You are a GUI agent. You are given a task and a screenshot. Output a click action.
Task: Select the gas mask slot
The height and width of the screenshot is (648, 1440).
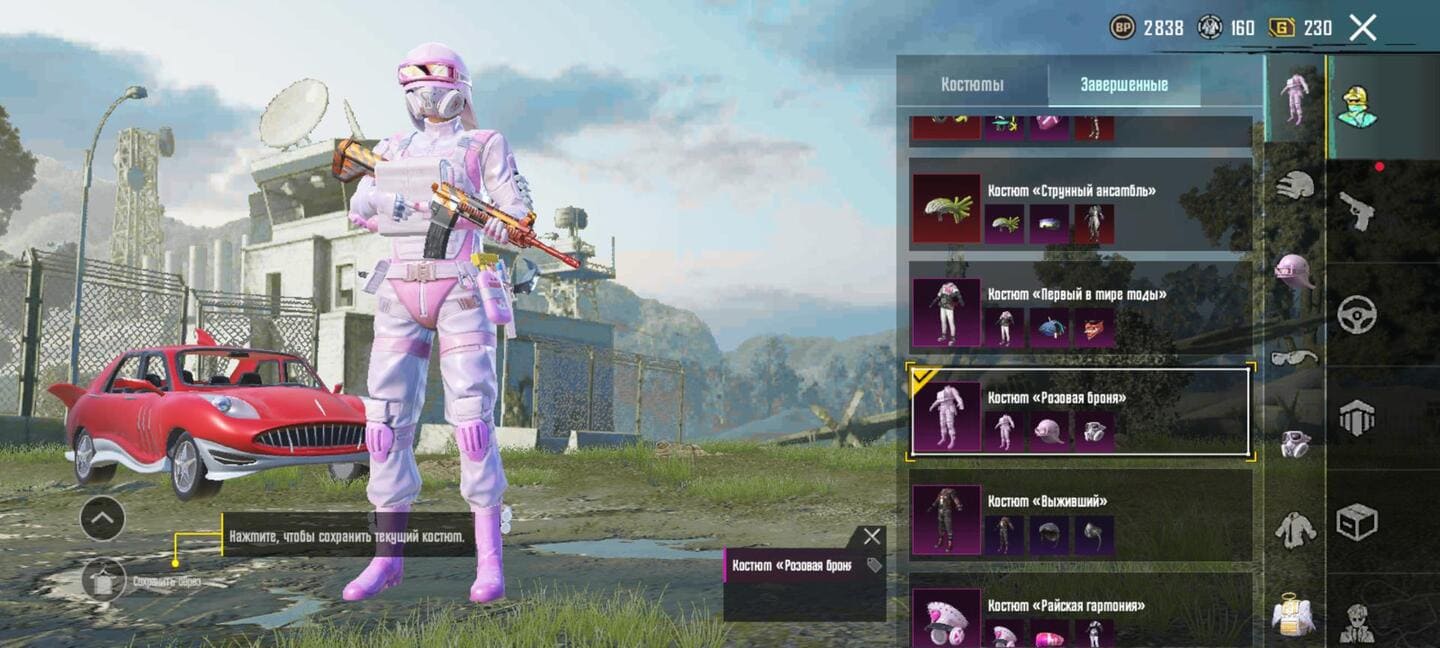1295,443
